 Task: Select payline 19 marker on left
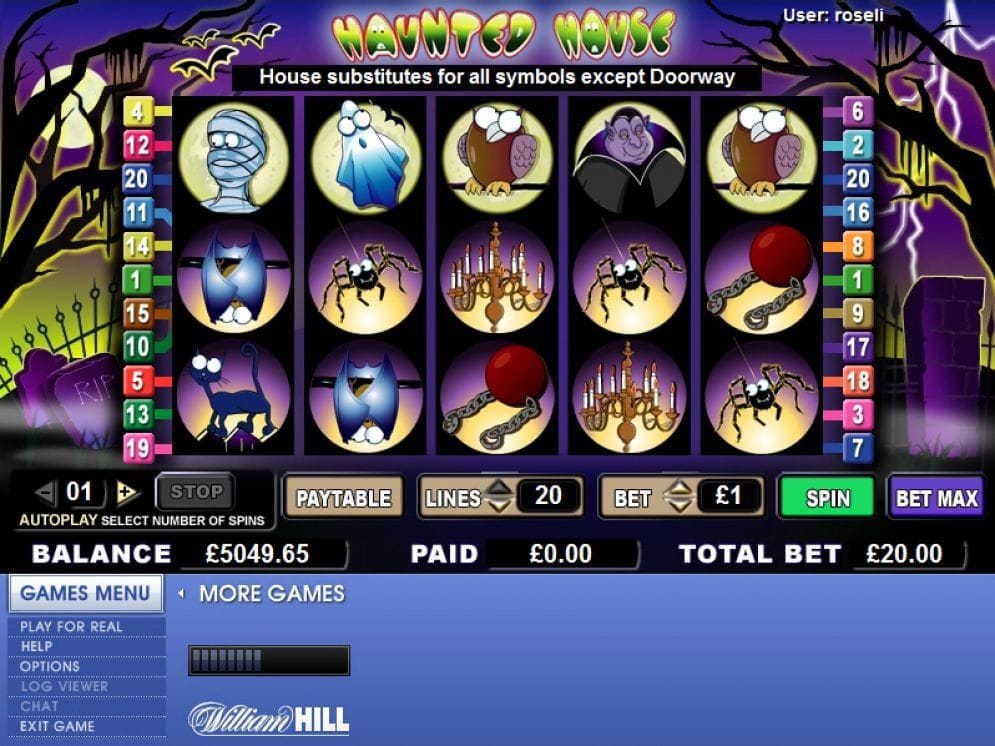(x=137, y=448)
